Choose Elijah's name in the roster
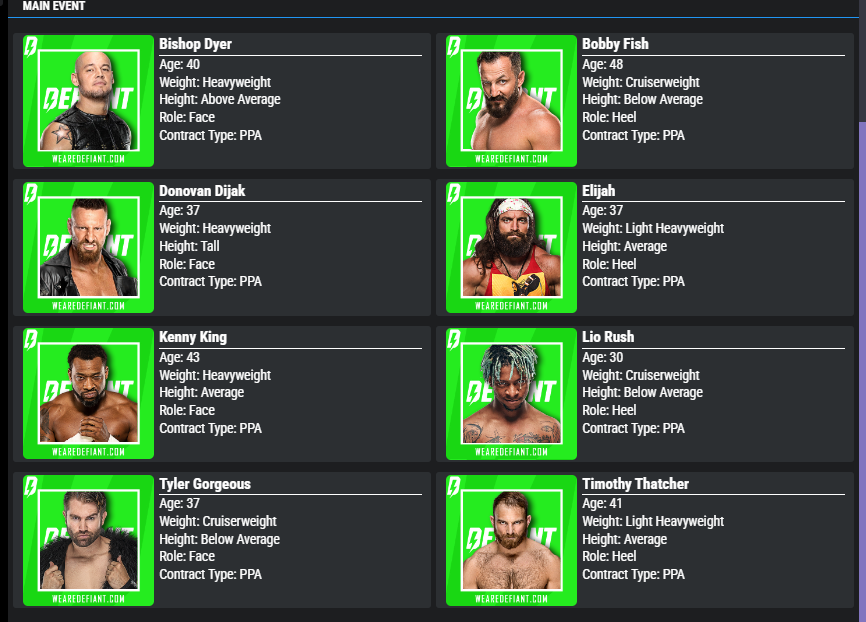 pyautogui.click(x=599, y=191)
